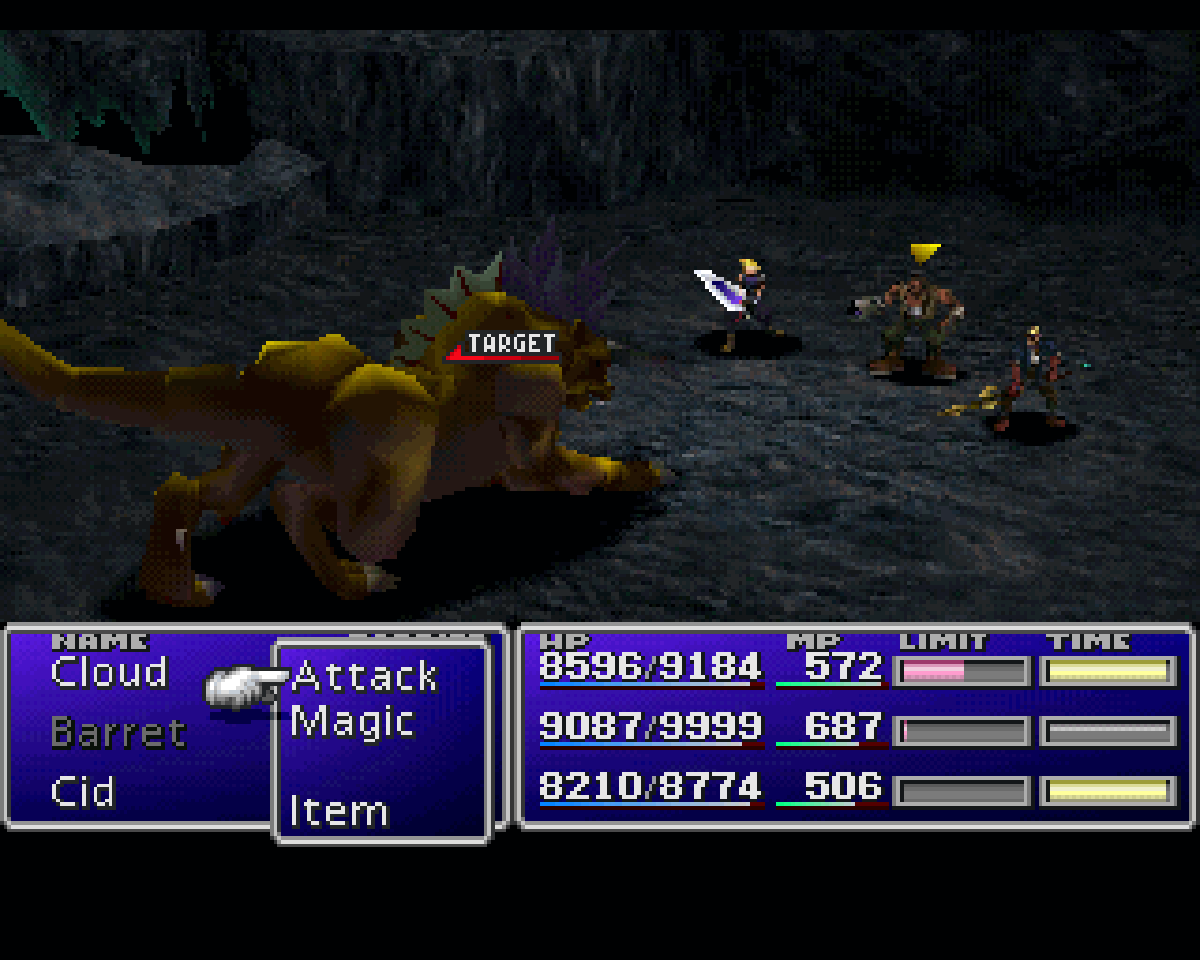Choose the Attack command
The image size is (1200, 960).
(365, 677)
